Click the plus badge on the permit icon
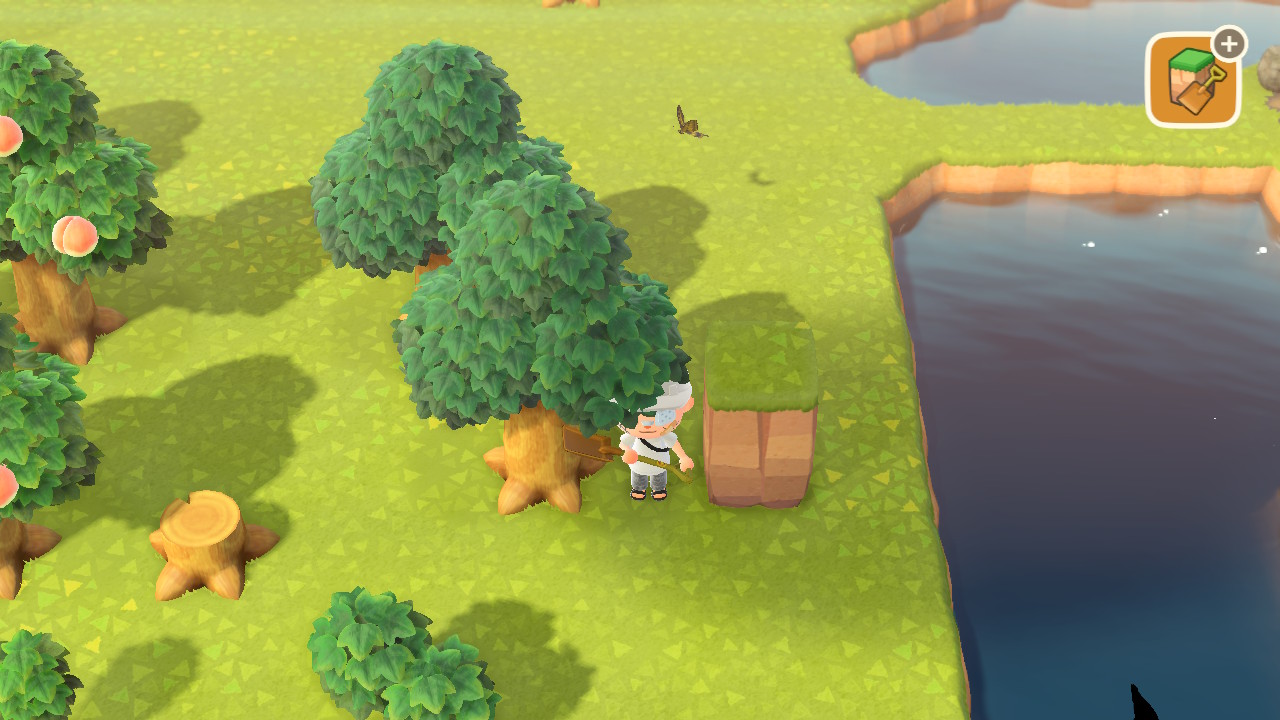The height and width of the screenshot is (720, 1280). point(1228,43)
